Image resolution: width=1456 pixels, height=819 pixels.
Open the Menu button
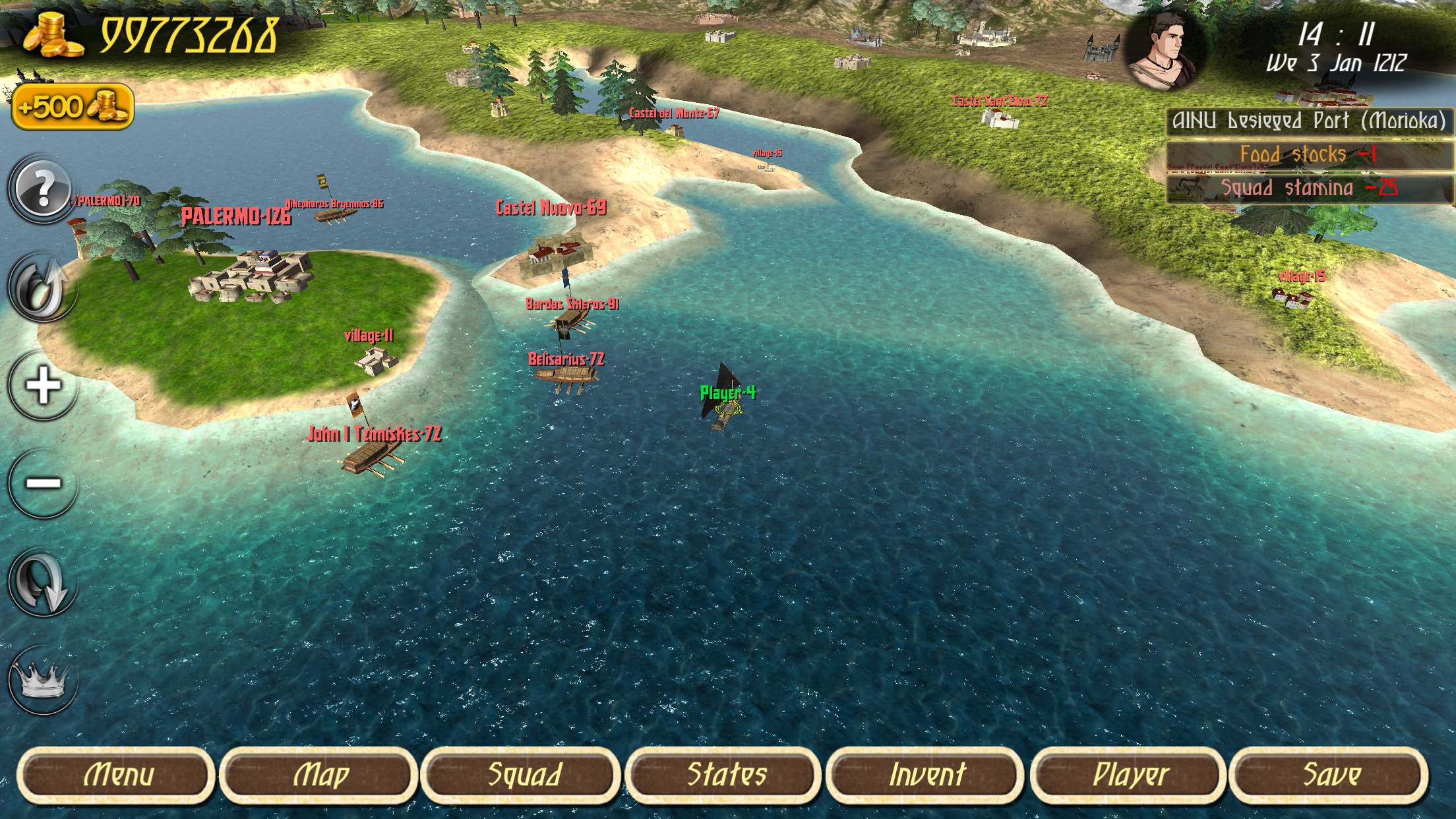[x=117, y=775]
